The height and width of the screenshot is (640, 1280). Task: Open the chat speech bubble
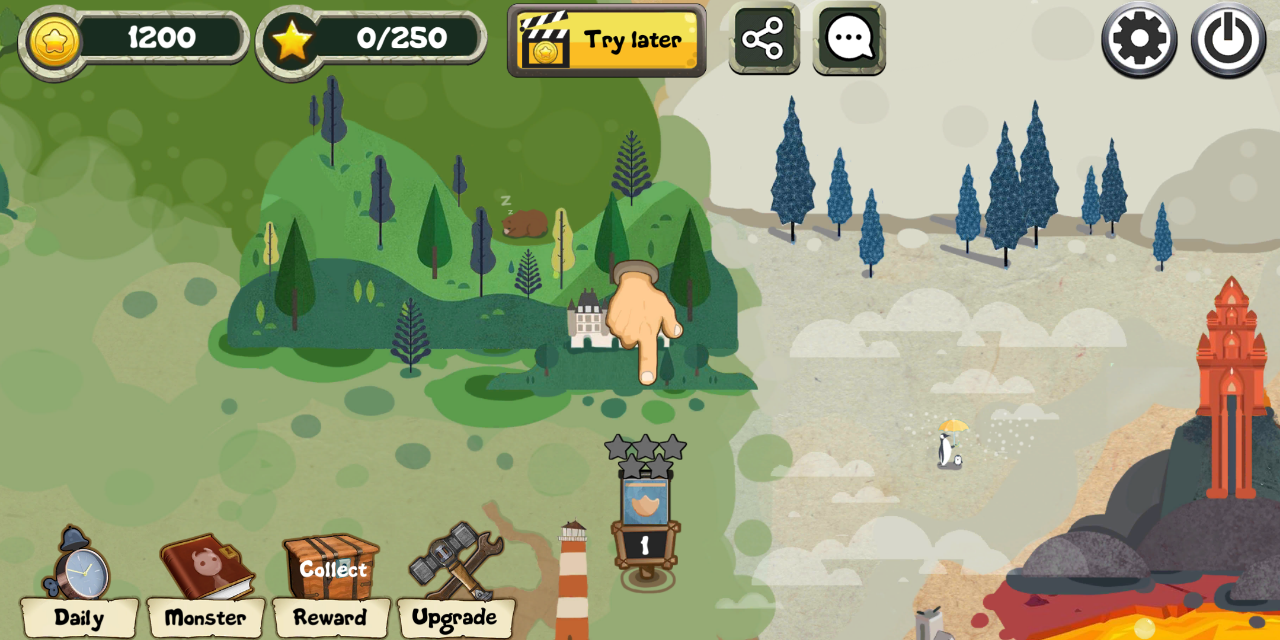pos(849,39)
